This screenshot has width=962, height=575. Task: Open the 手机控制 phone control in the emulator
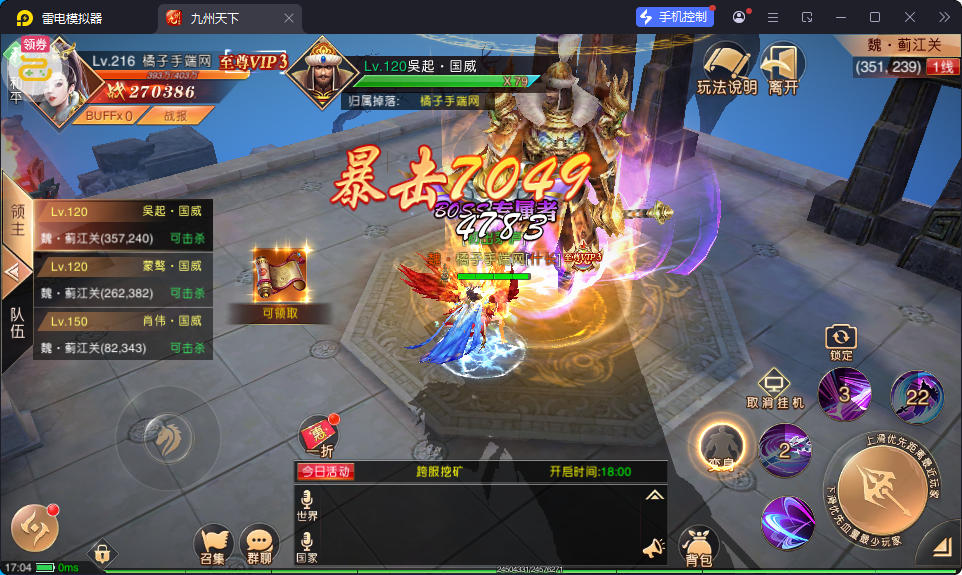tap(674, 17)
